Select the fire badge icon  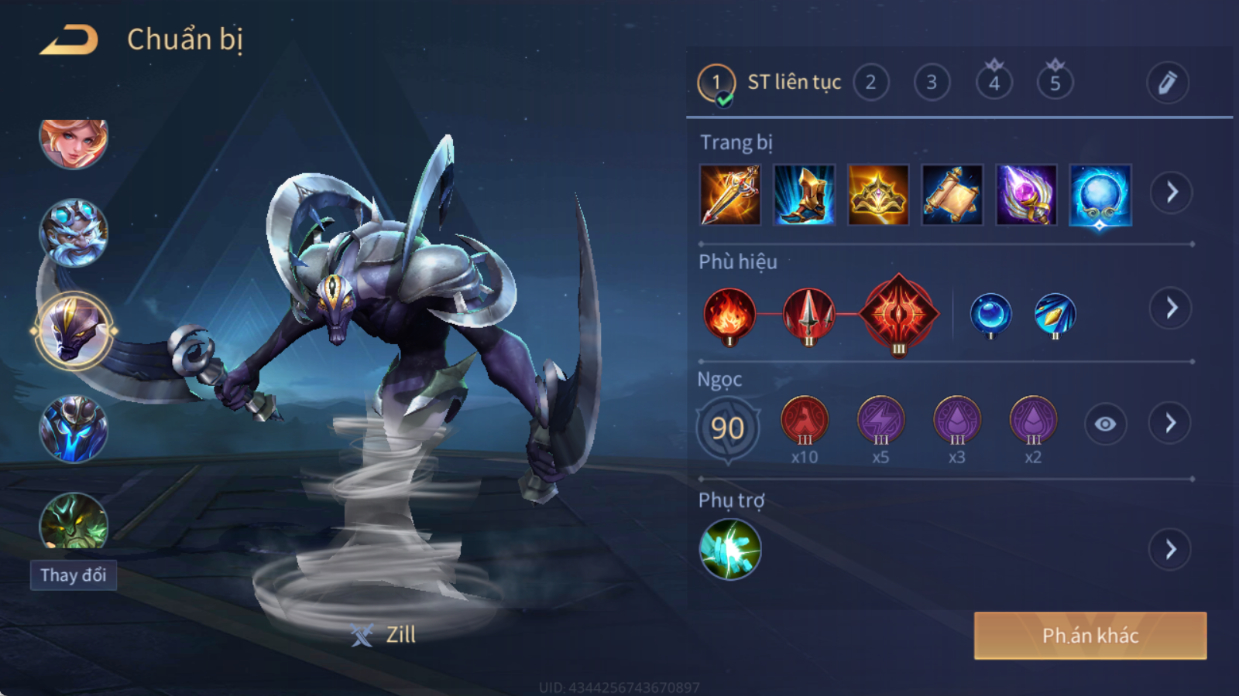pos(729,315)
